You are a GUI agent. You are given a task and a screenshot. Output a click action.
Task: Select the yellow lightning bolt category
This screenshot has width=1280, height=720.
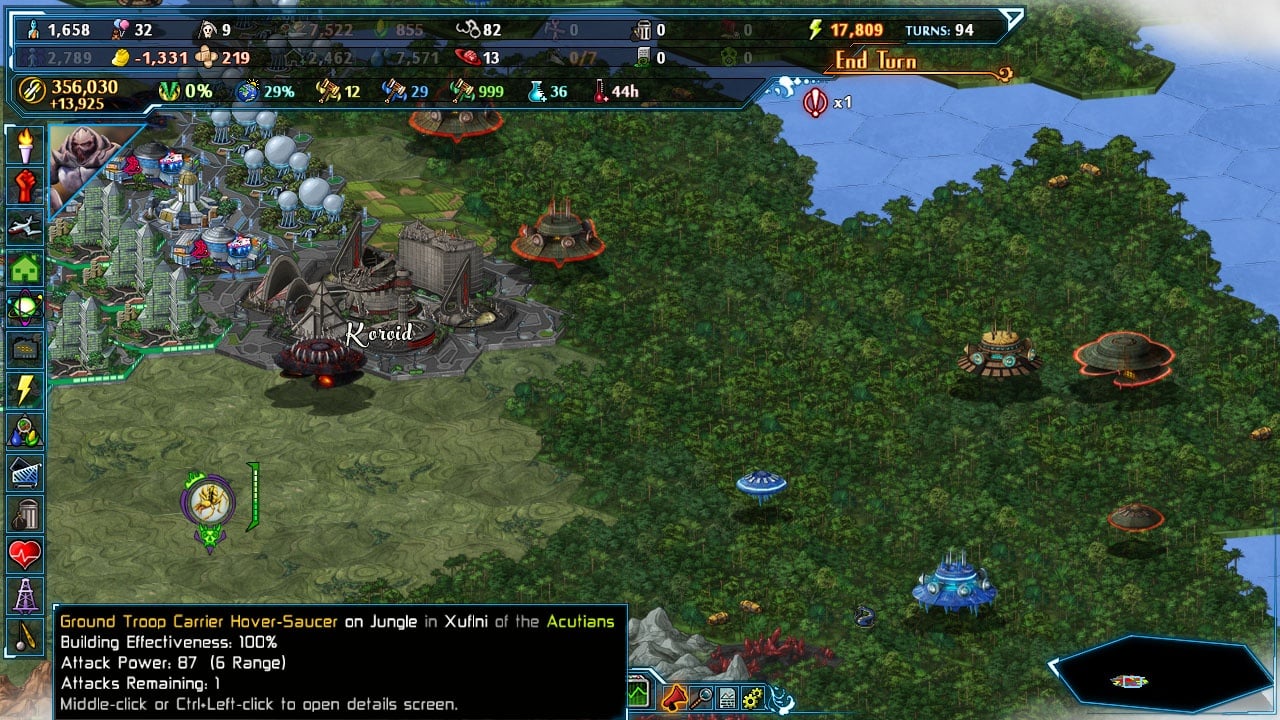tap(25, 390)
